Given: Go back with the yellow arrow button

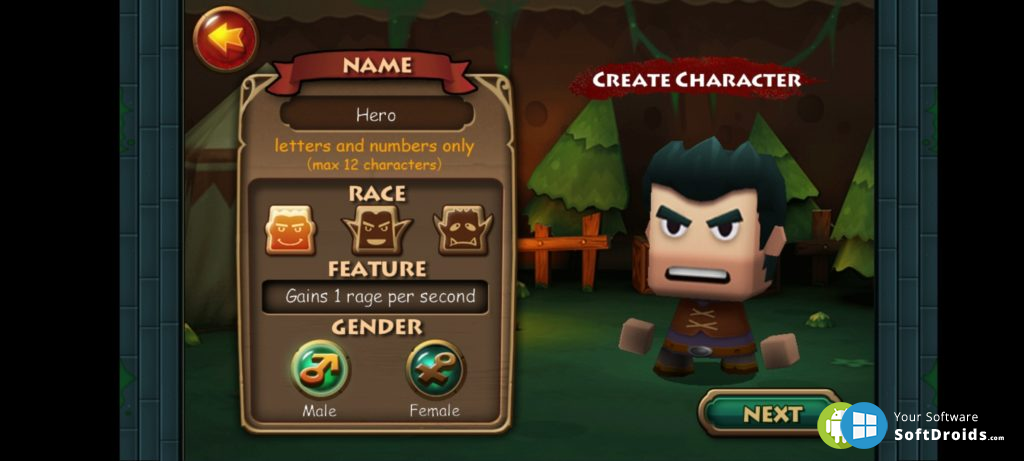Looking at the screenshot, I should click(225, 39).
